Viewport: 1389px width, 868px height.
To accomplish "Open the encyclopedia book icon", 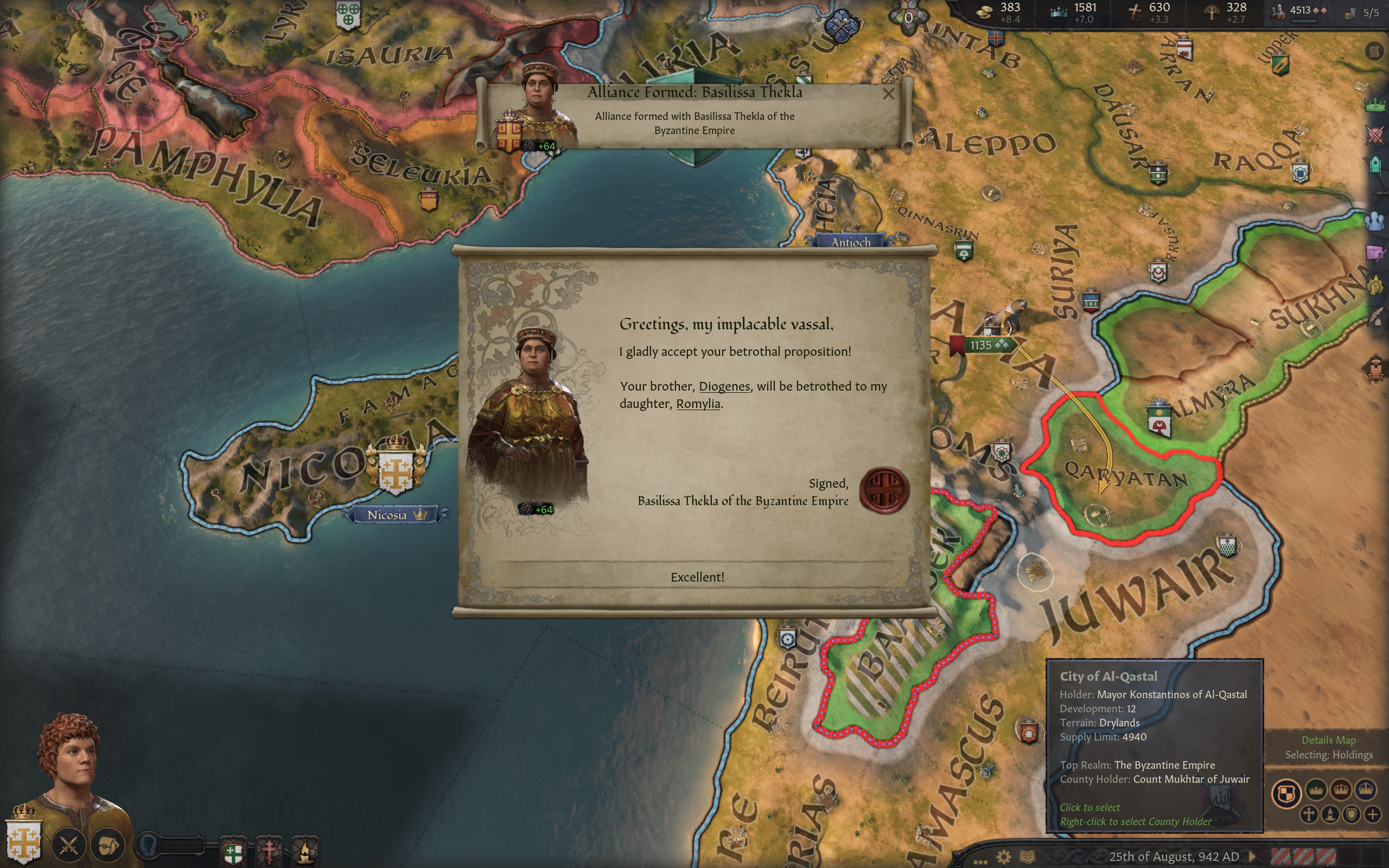I will point(1027,857).
